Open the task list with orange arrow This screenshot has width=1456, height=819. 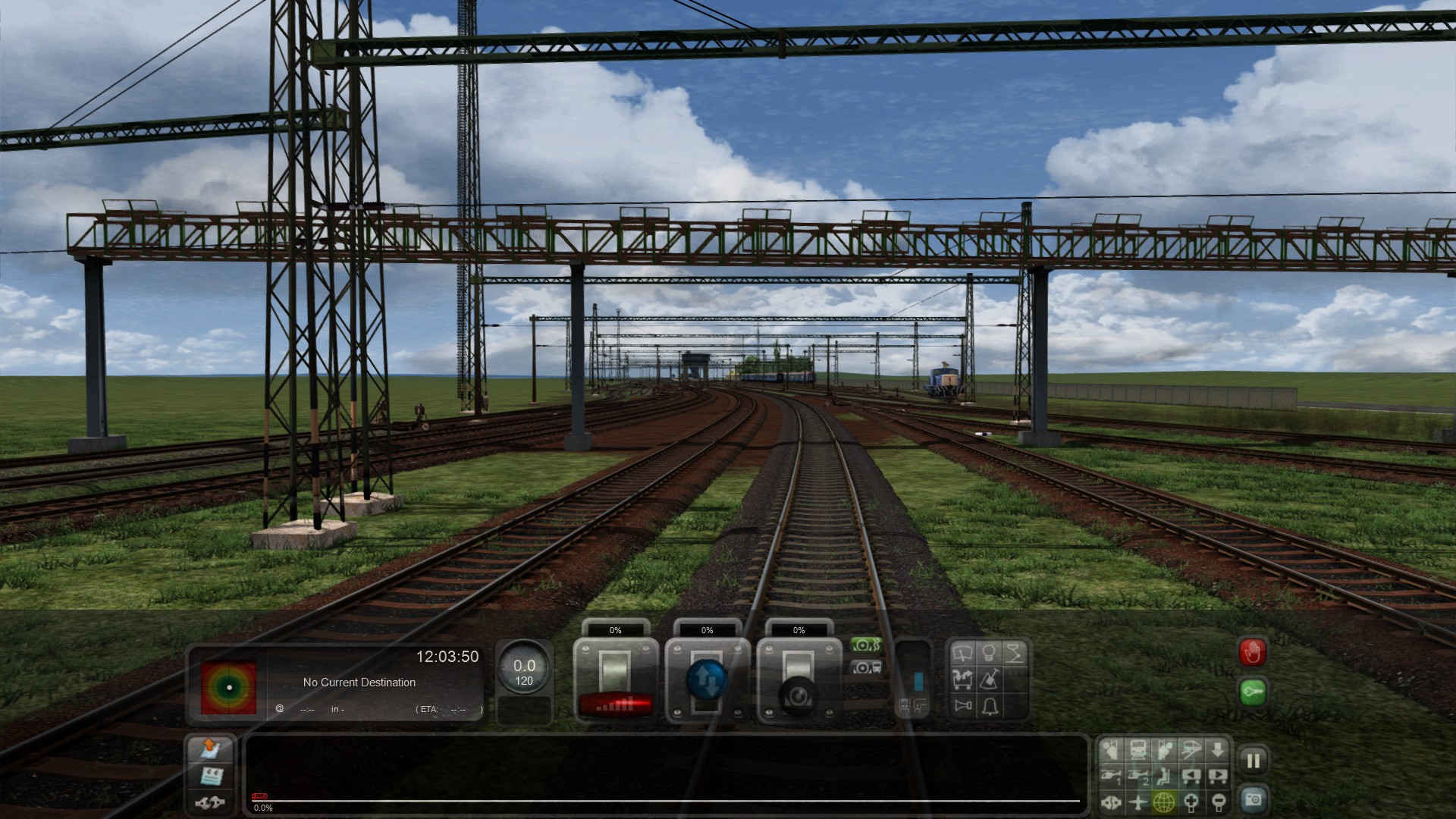pyautogui.click(x=210, y=749)
